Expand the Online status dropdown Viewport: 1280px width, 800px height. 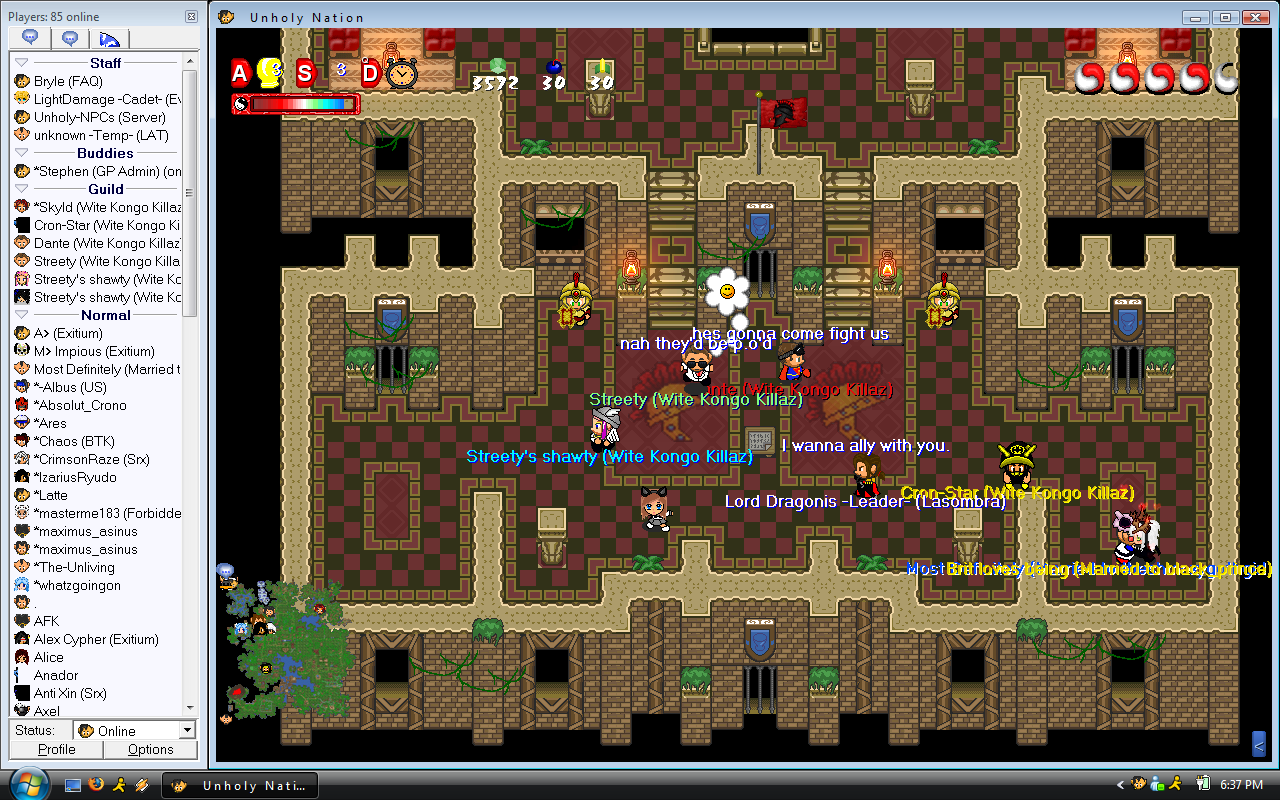187,730
